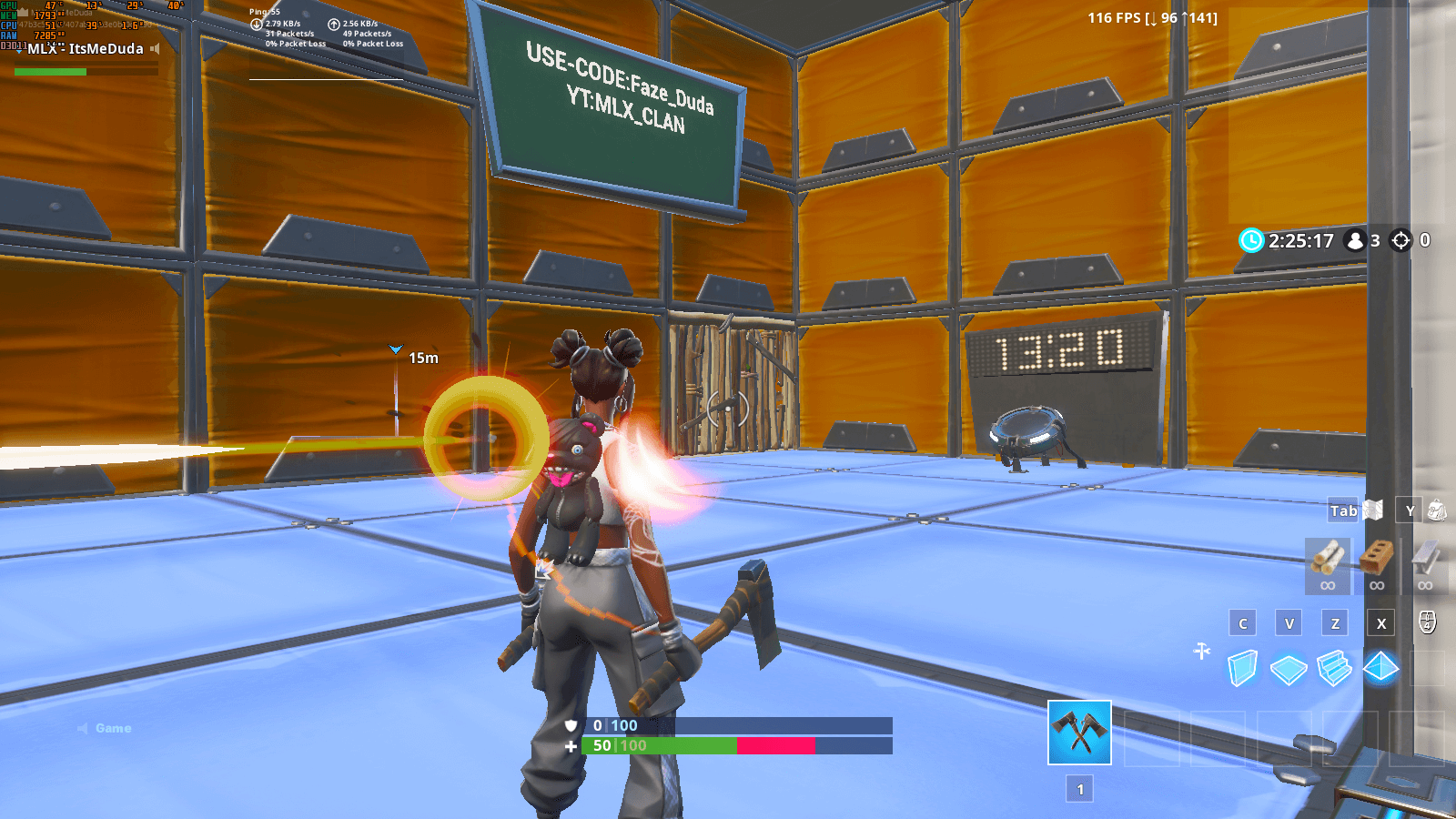Toggle the selected pyramid build piece
Viewport: 1456px width, 819px height.
(x=1382, y=667)
